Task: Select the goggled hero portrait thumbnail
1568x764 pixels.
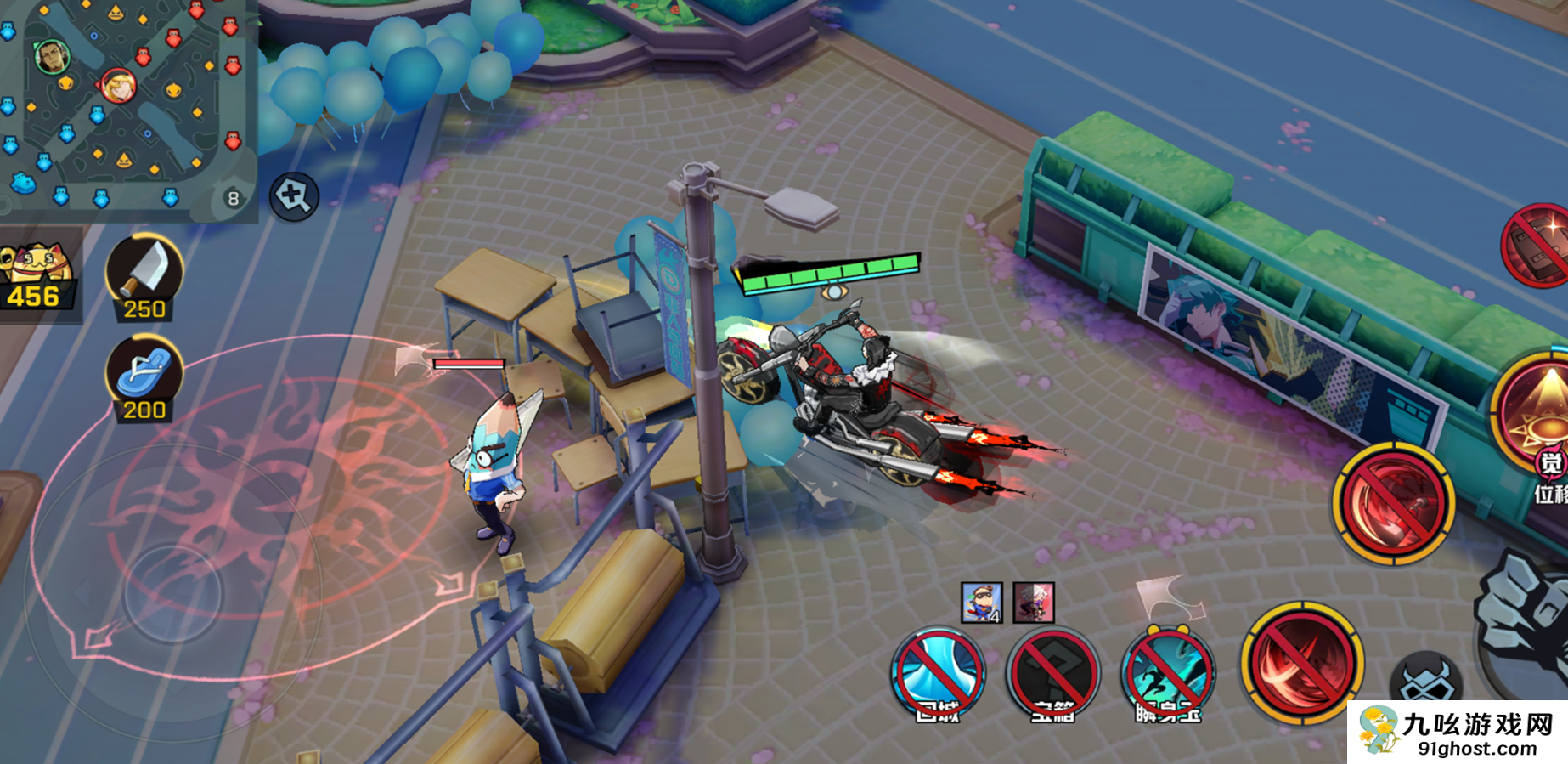Action: pyautogui.click(x=982, y=603)
